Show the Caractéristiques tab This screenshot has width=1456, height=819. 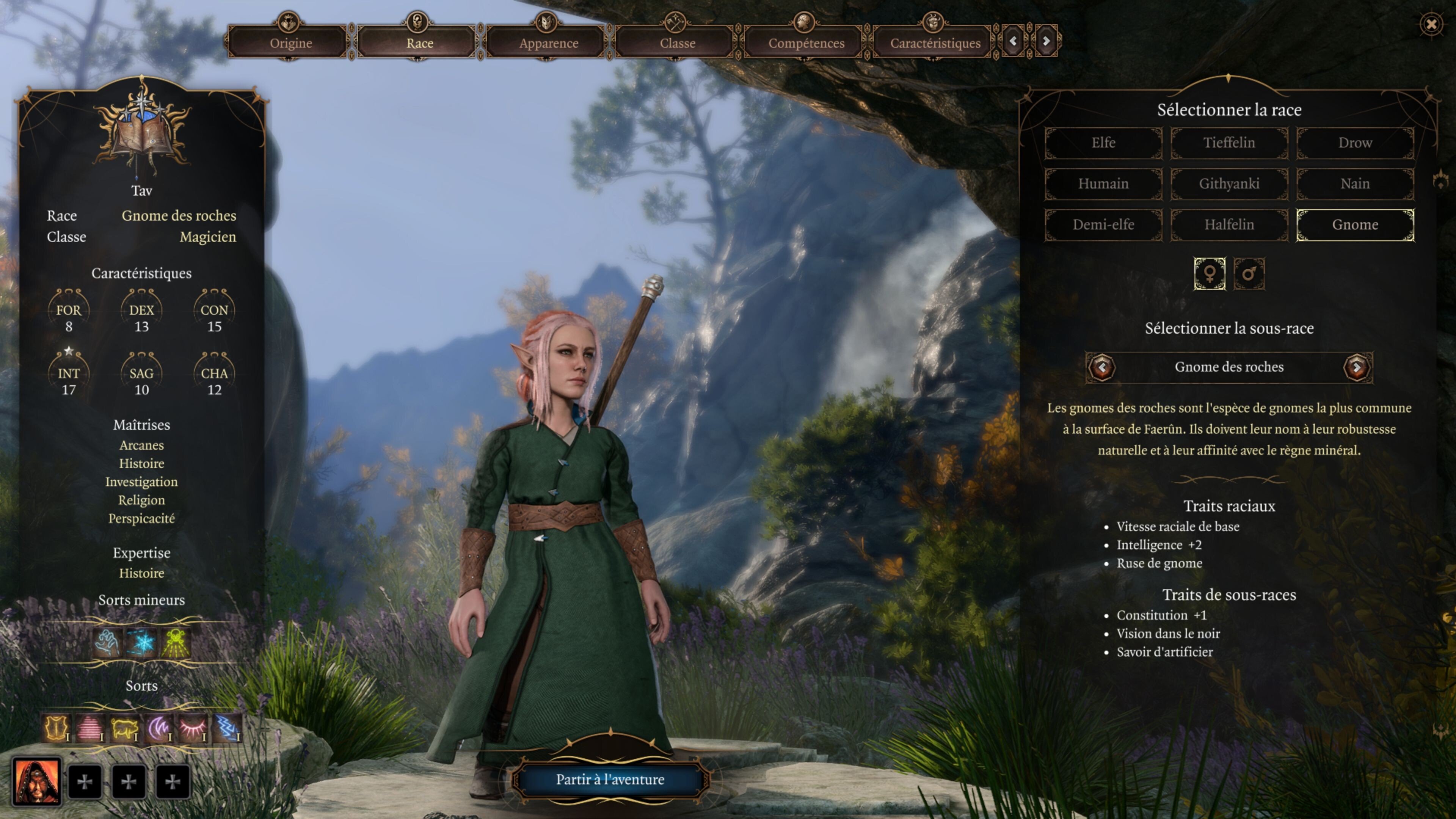pos(935,43)
